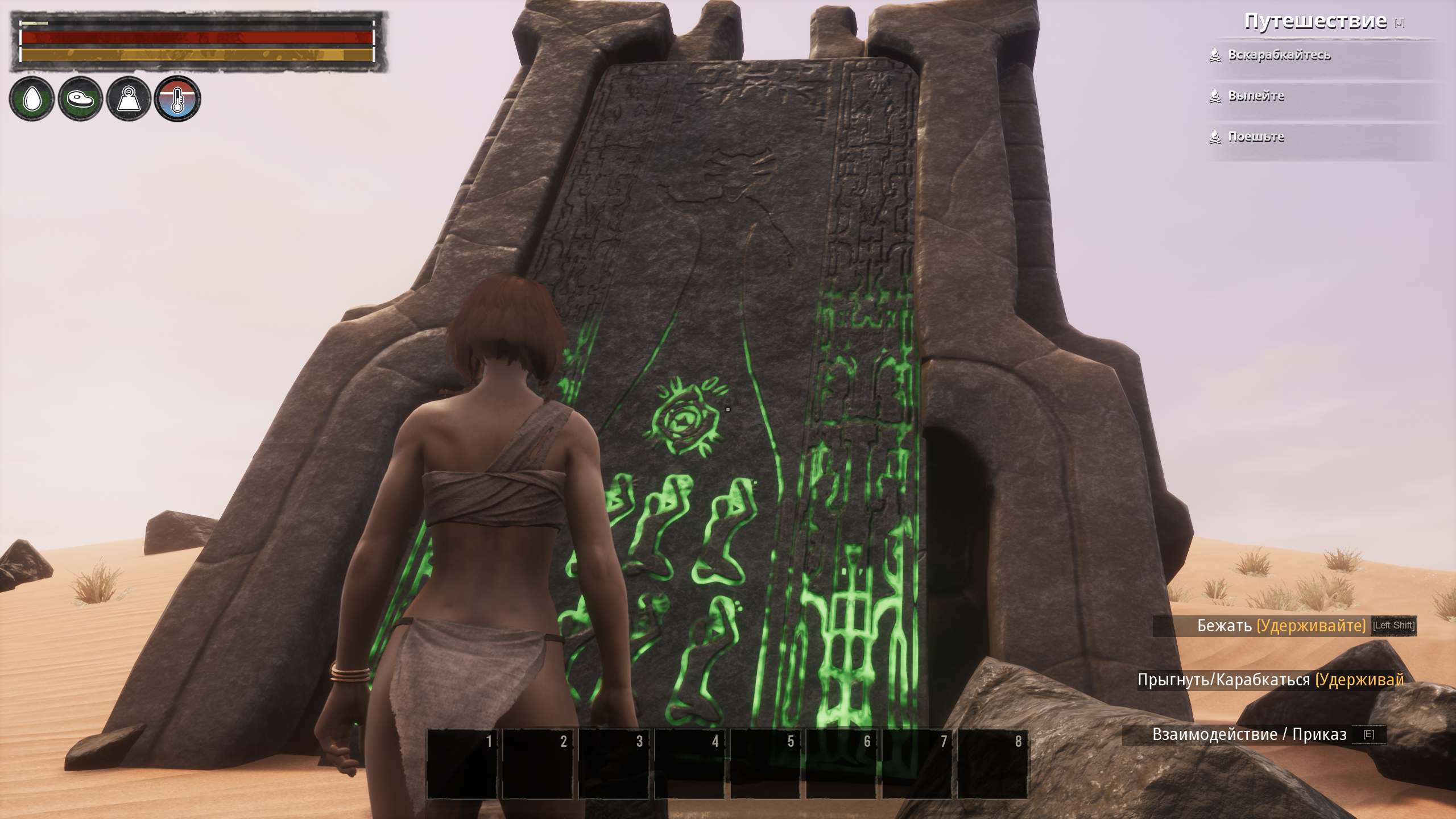Viewport: 1456px width, 819px height.
Task: Select the Поешьте journey step
Action: click(x=1256, y=137)
